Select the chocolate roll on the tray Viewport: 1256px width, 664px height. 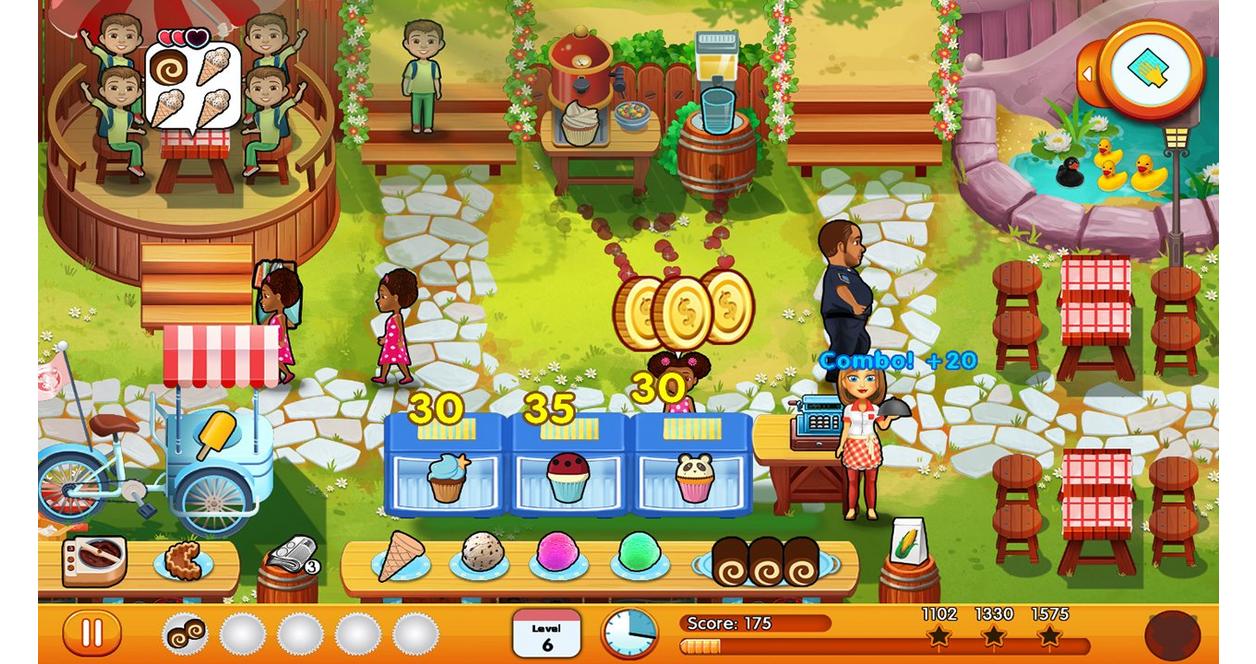coord(185,634)
